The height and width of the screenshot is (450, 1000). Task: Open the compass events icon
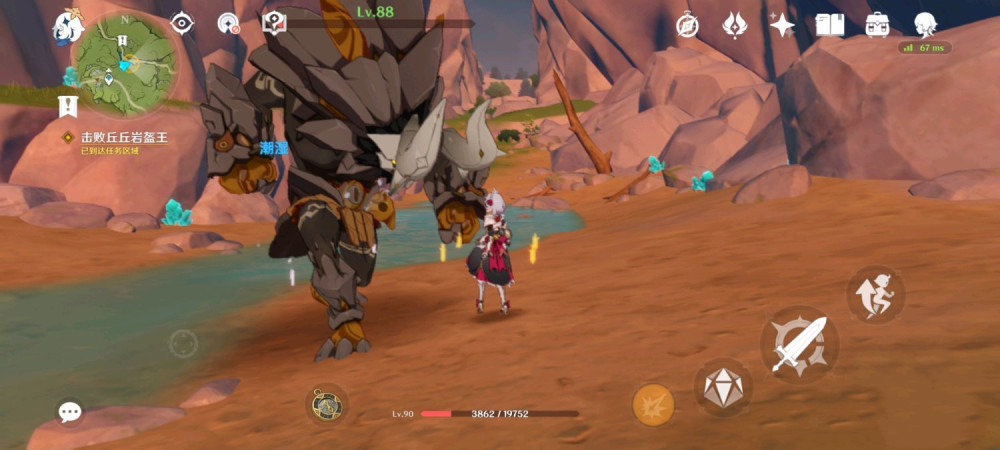point(687,25)
